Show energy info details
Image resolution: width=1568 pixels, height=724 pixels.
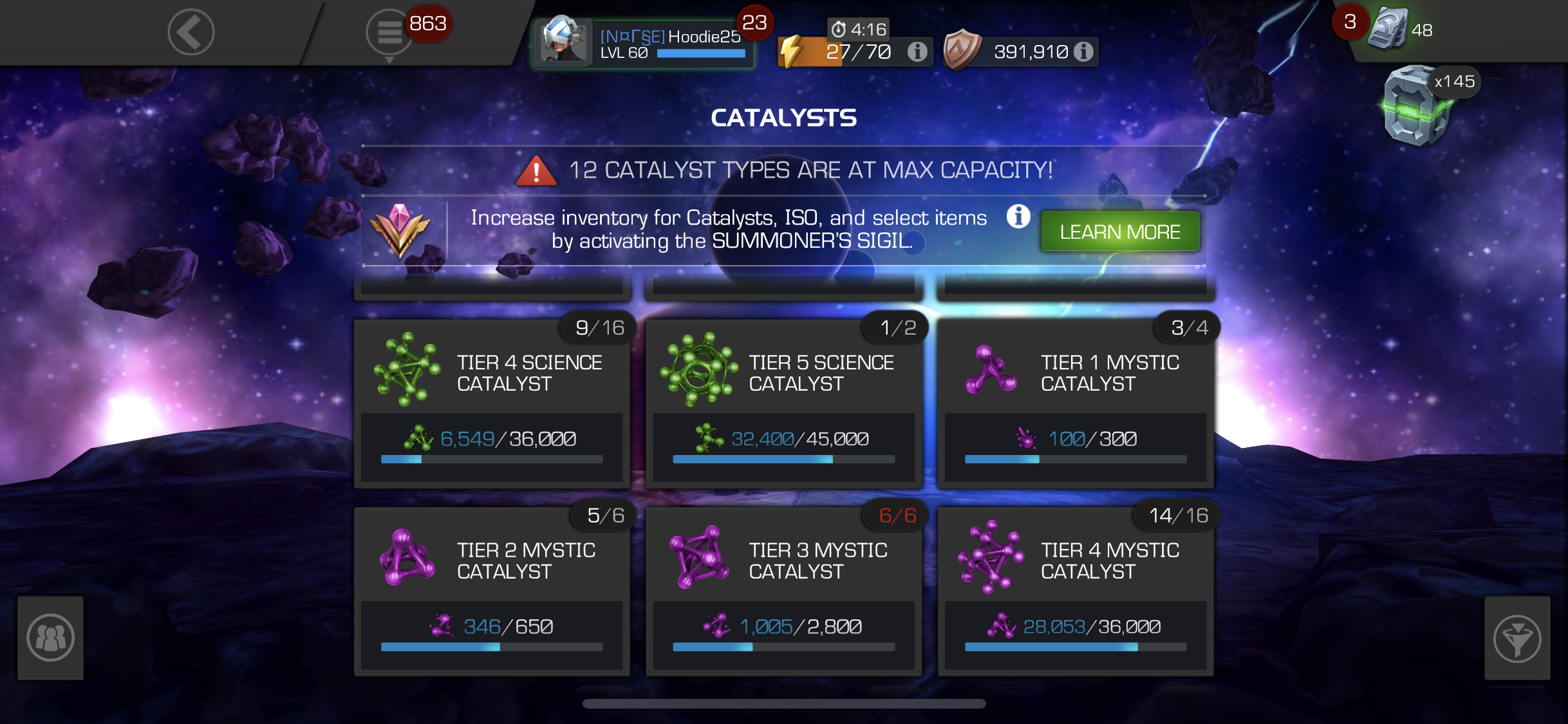(917, 51)
